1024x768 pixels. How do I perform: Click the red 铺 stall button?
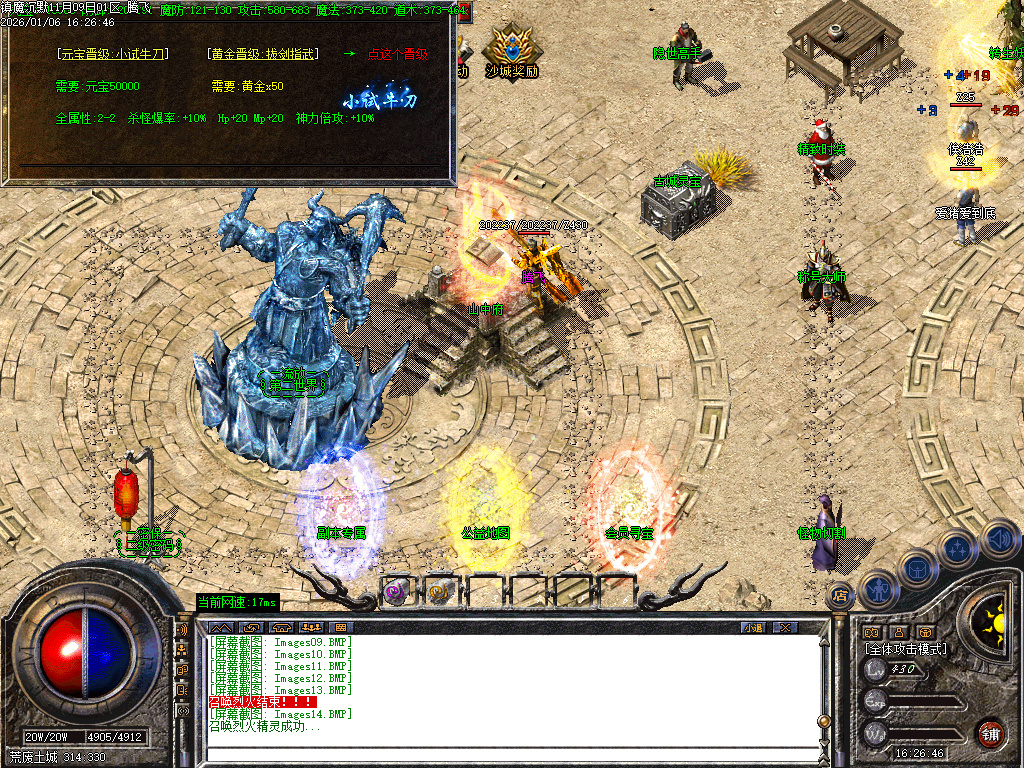pos(989,733)
